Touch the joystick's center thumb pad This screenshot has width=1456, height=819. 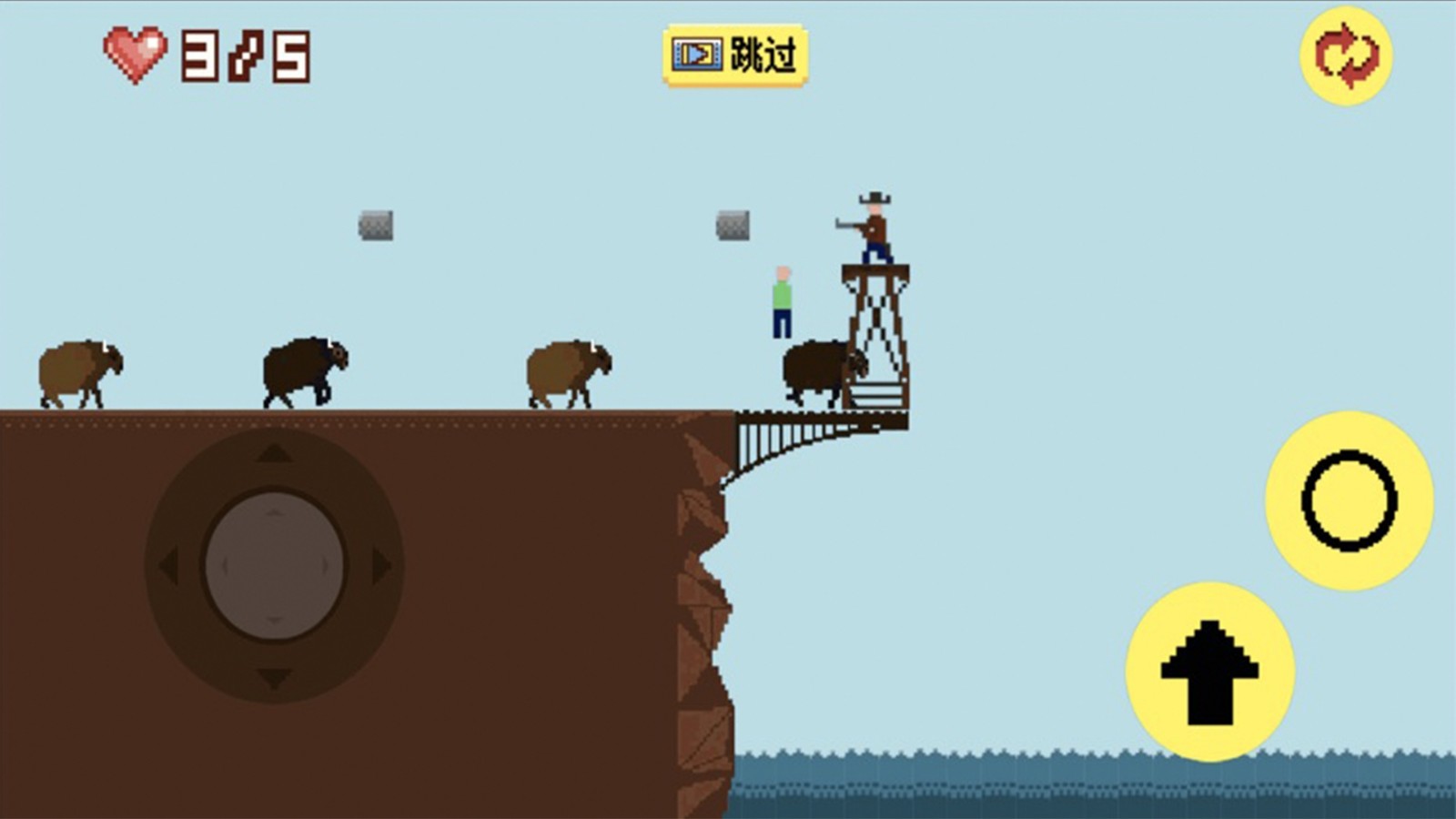tap(274, 566)
